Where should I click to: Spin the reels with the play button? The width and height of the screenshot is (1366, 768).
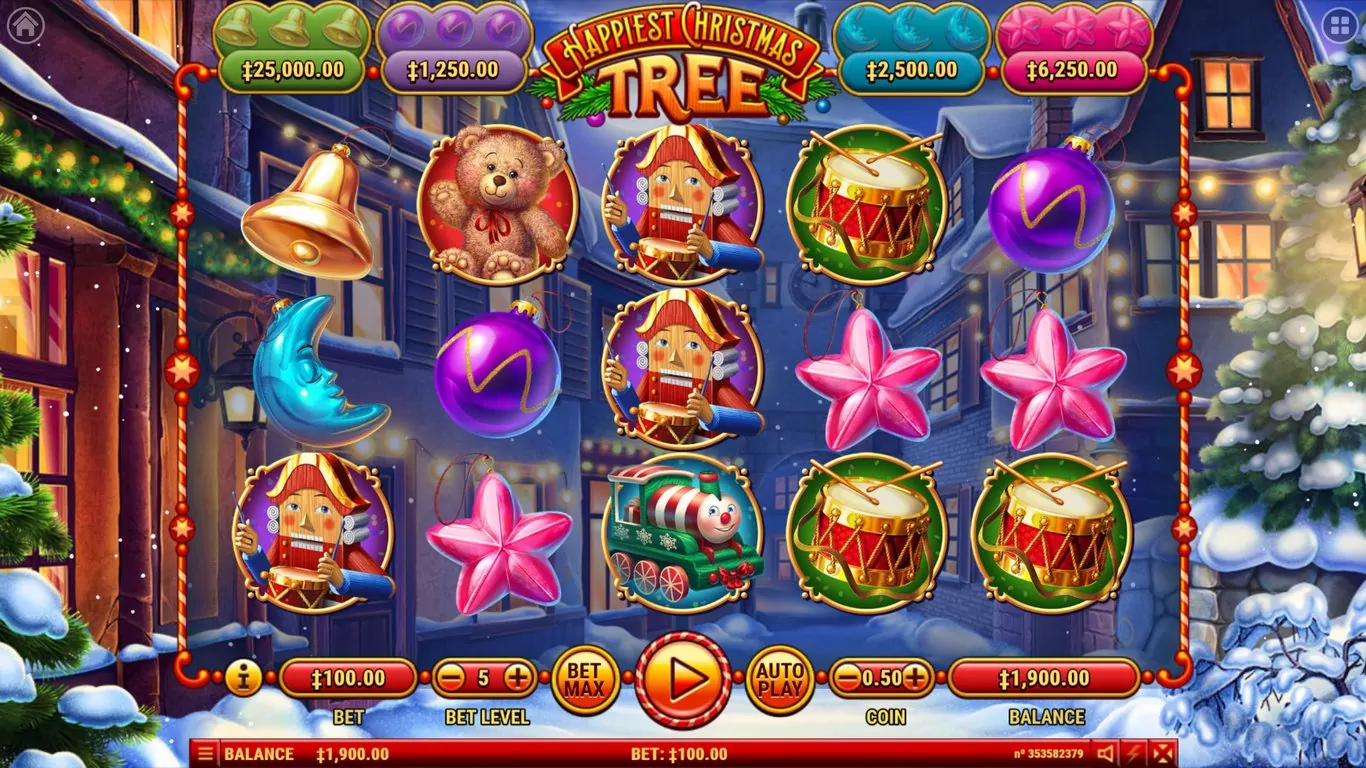[x=684, y=680]
